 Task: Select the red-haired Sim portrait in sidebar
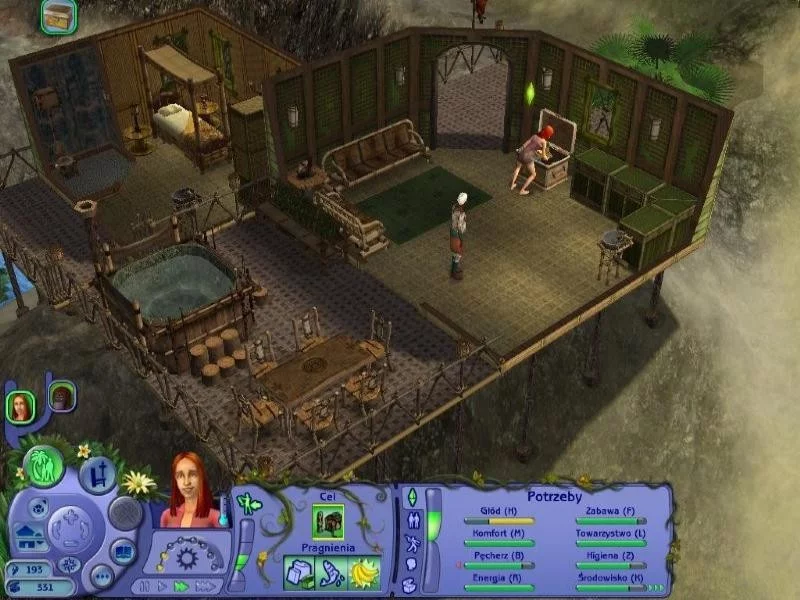point(20,405)
